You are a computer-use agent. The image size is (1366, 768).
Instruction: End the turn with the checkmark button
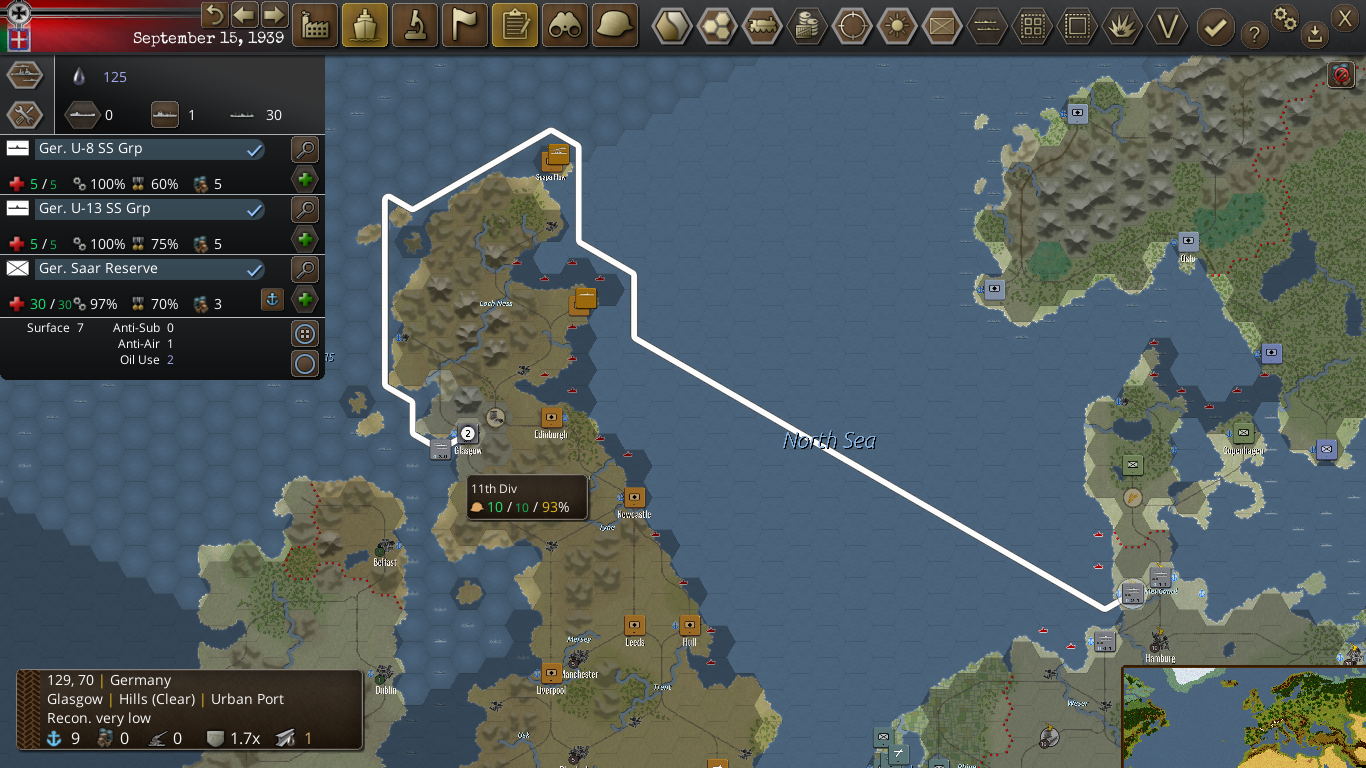(x=1215, y=27)
